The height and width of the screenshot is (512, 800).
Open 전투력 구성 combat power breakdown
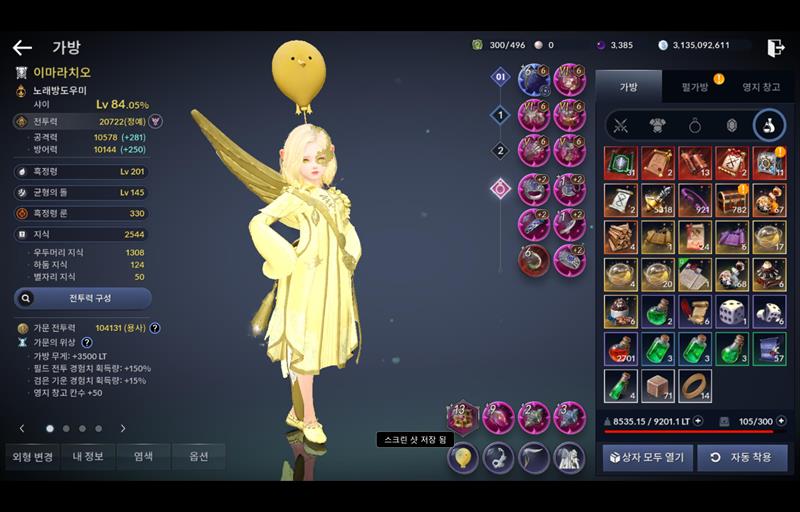tap(83, 298)
